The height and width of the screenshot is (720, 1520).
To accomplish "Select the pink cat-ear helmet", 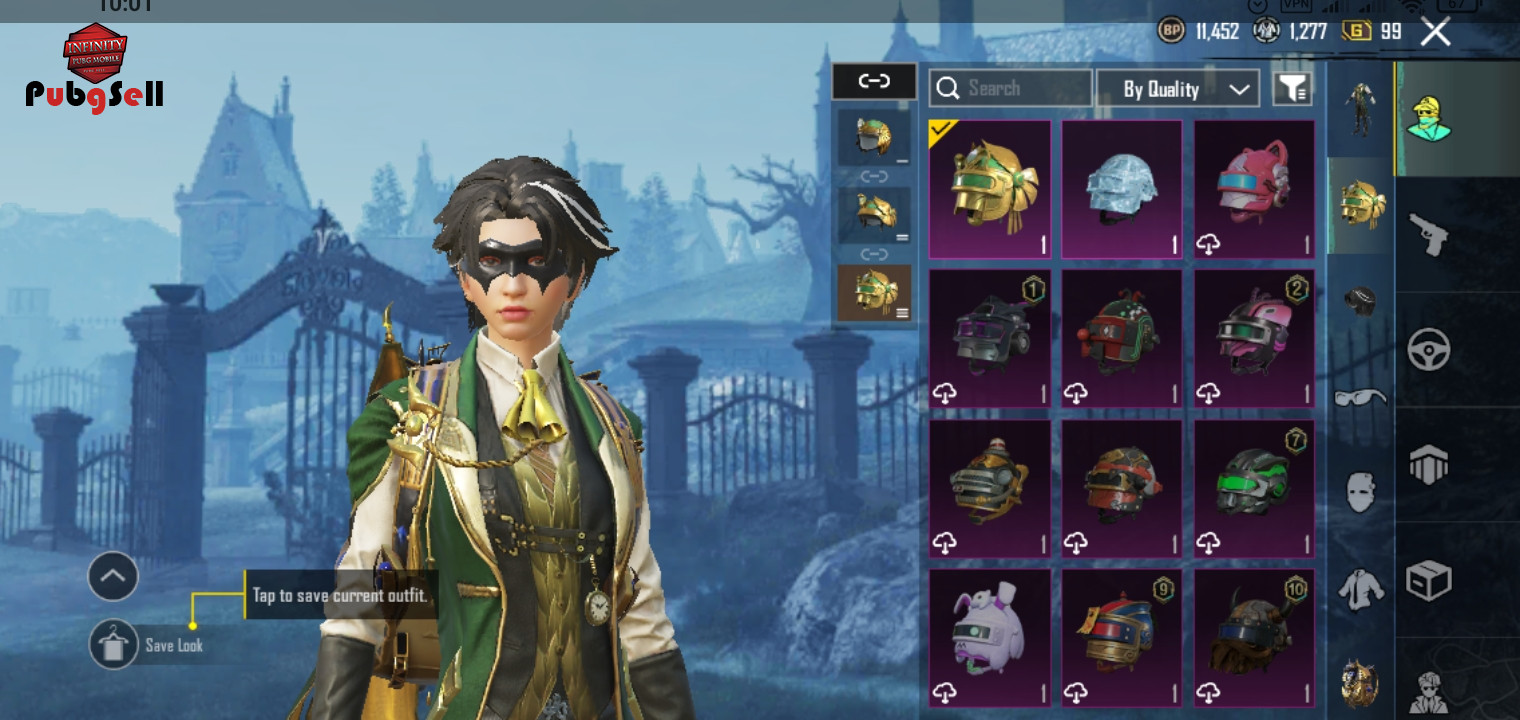I will [x=1254, y=189].
